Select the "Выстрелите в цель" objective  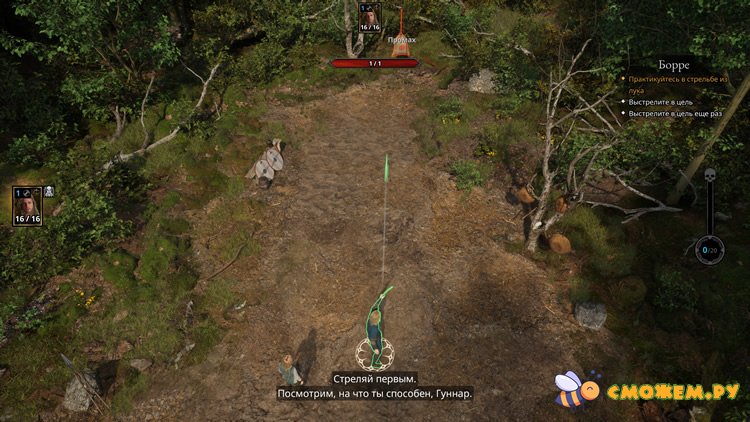click(x=666, y=101)
